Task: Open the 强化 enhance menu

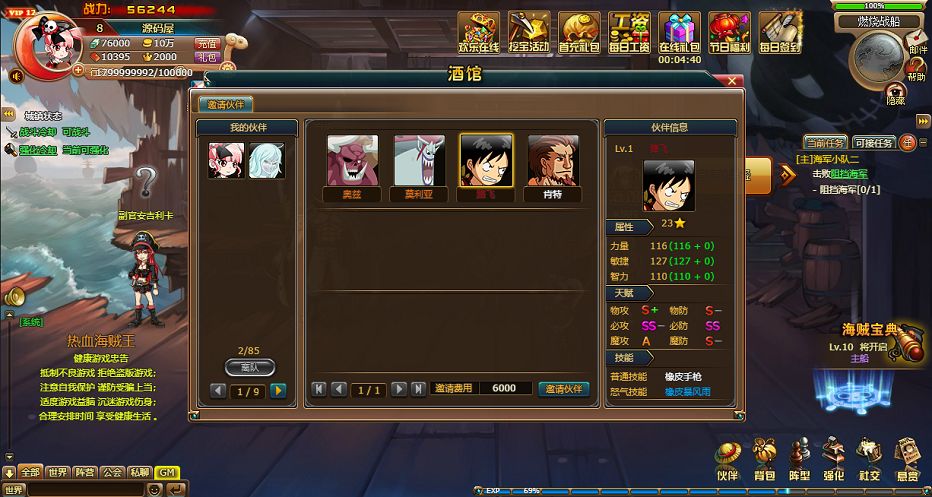Action: [834, 459]
